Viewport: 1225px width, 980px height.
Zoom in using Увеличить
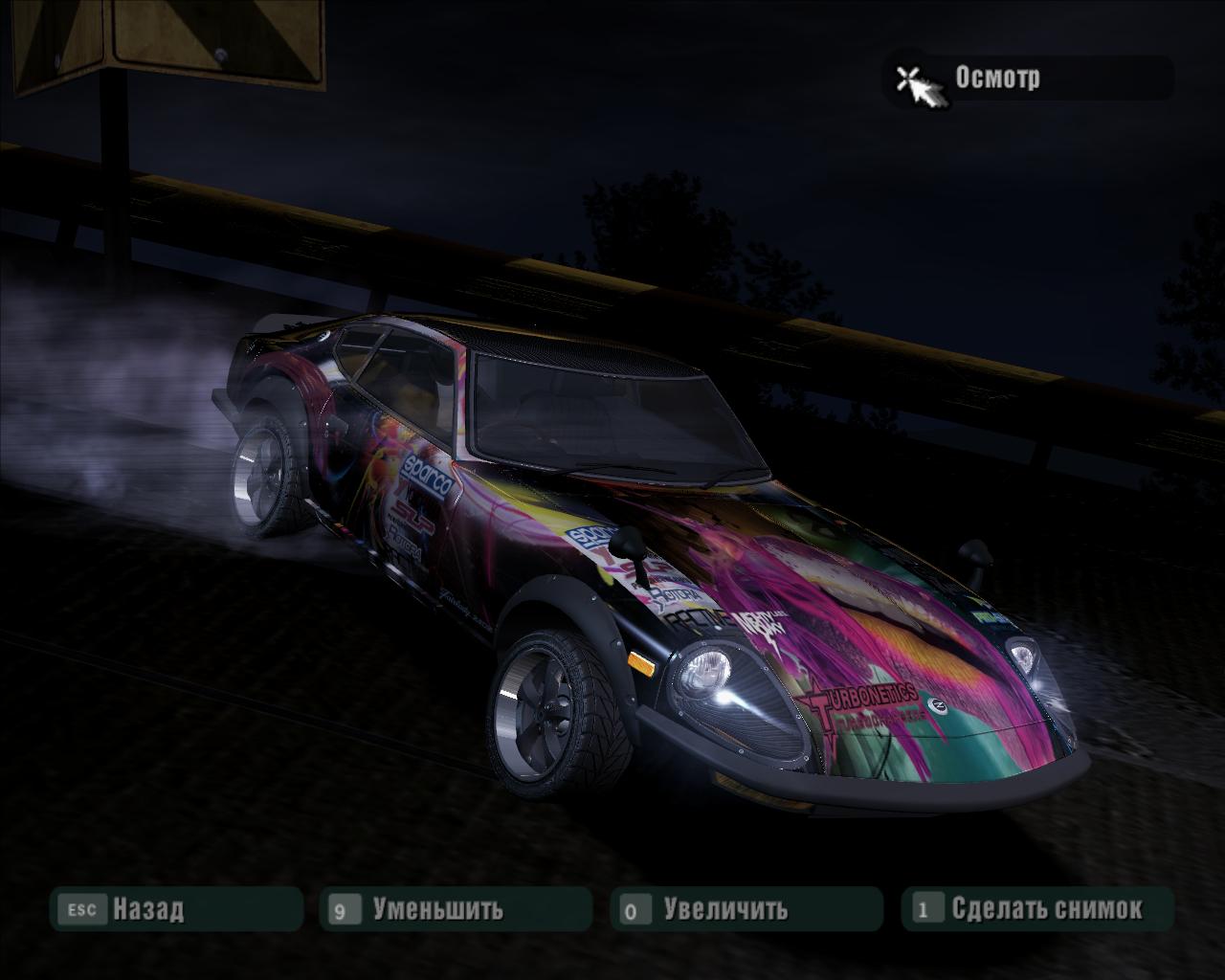pyautogui.click(x=746, y=908)
